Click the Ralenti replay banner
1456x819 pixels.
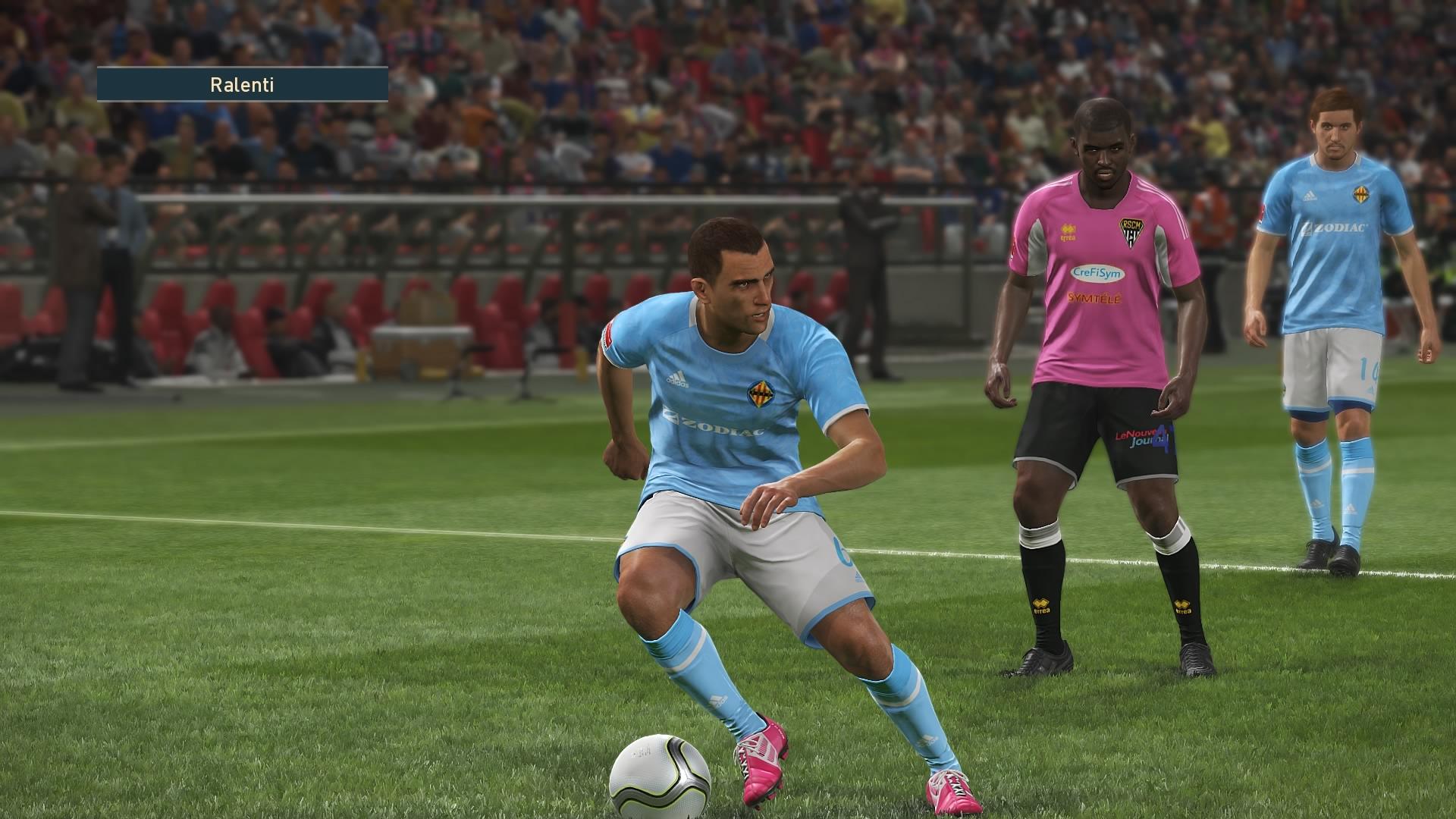coord(242,84)
